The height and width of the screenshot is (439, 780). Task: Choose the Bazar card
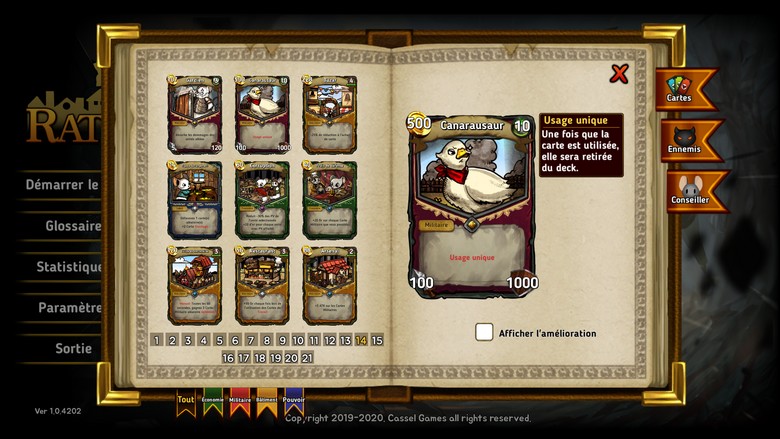click(329, 113)
